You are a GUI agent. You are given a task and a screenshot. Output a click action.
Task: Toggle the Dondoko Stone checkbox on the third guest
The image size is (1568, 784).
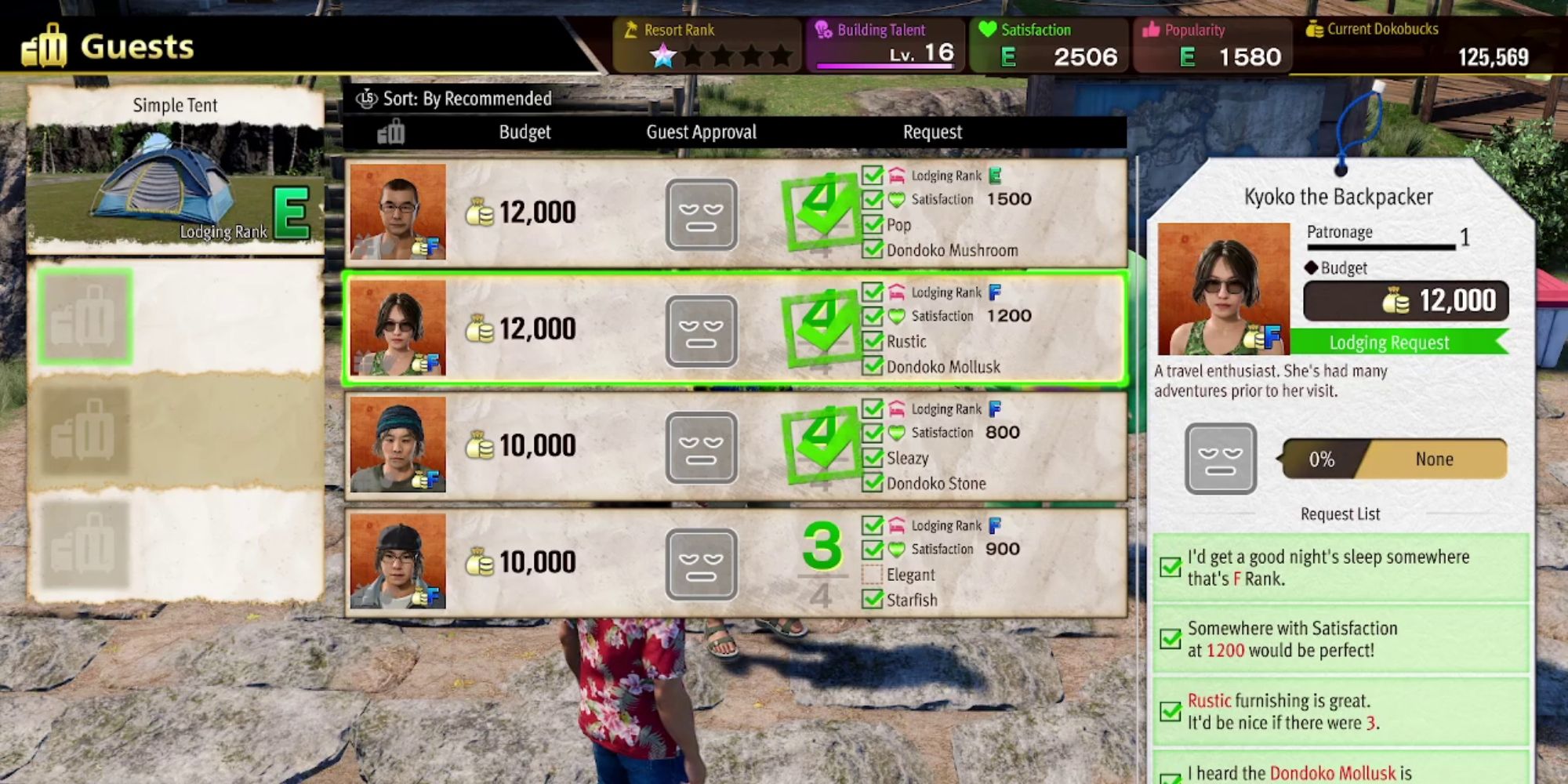[x=873, y=483]
